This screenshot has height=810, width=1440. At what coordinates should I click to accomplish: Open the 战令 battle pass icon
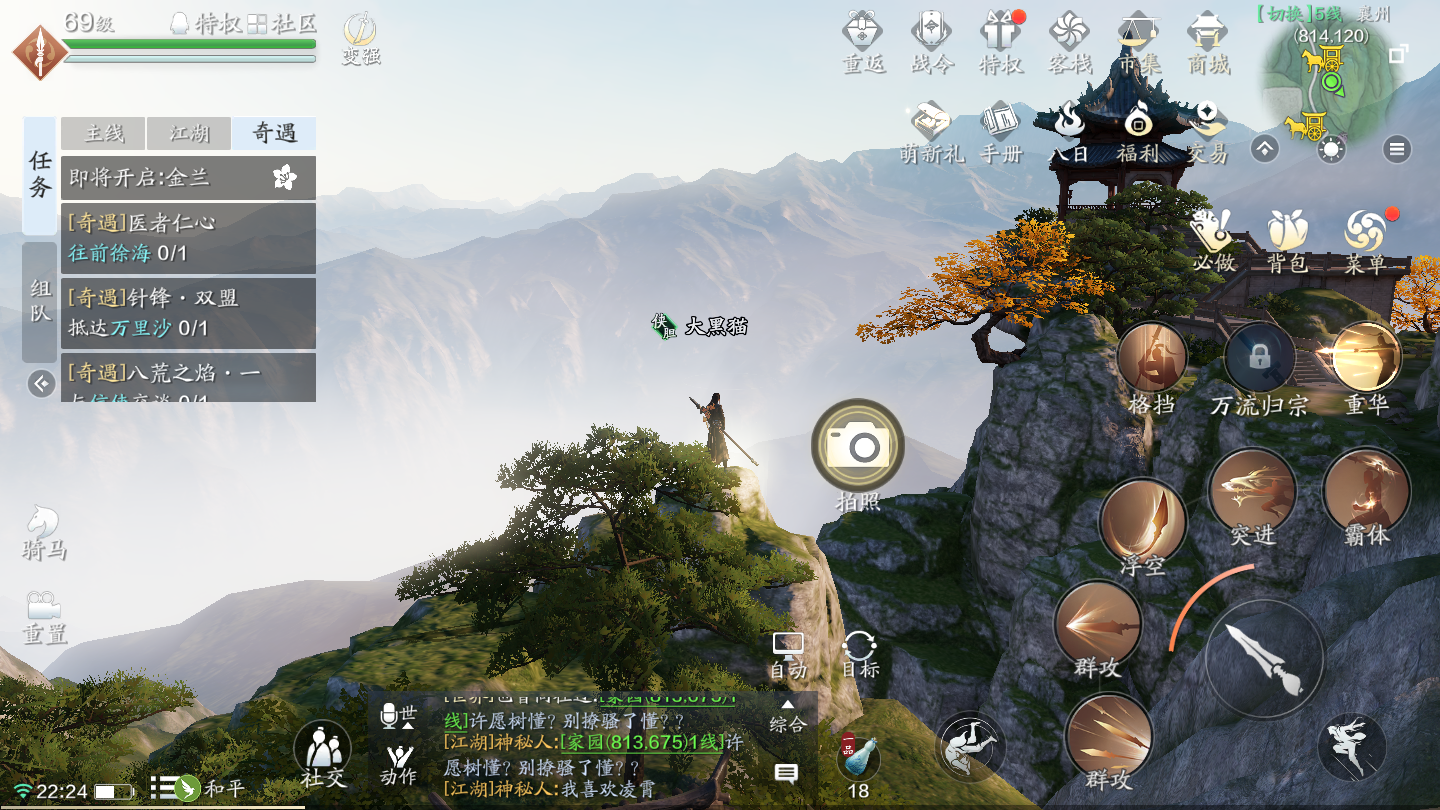point(931,40)
